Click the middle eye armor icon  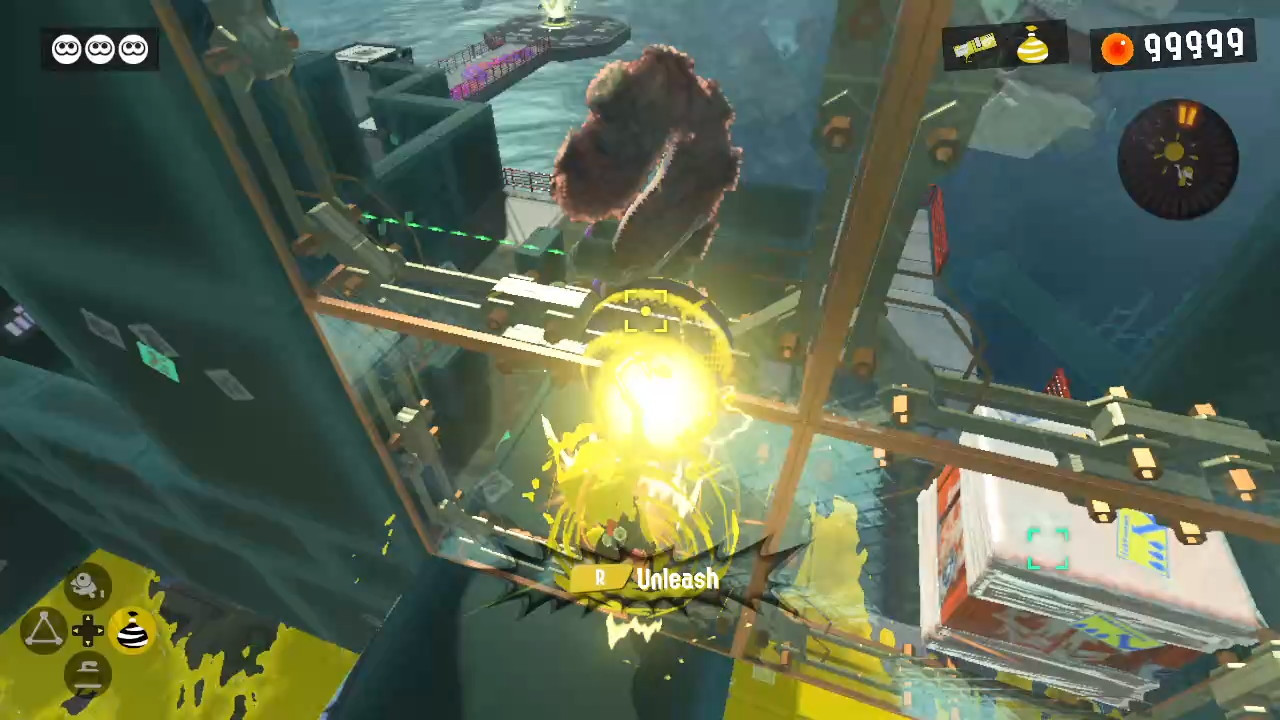tap(100, 48)
